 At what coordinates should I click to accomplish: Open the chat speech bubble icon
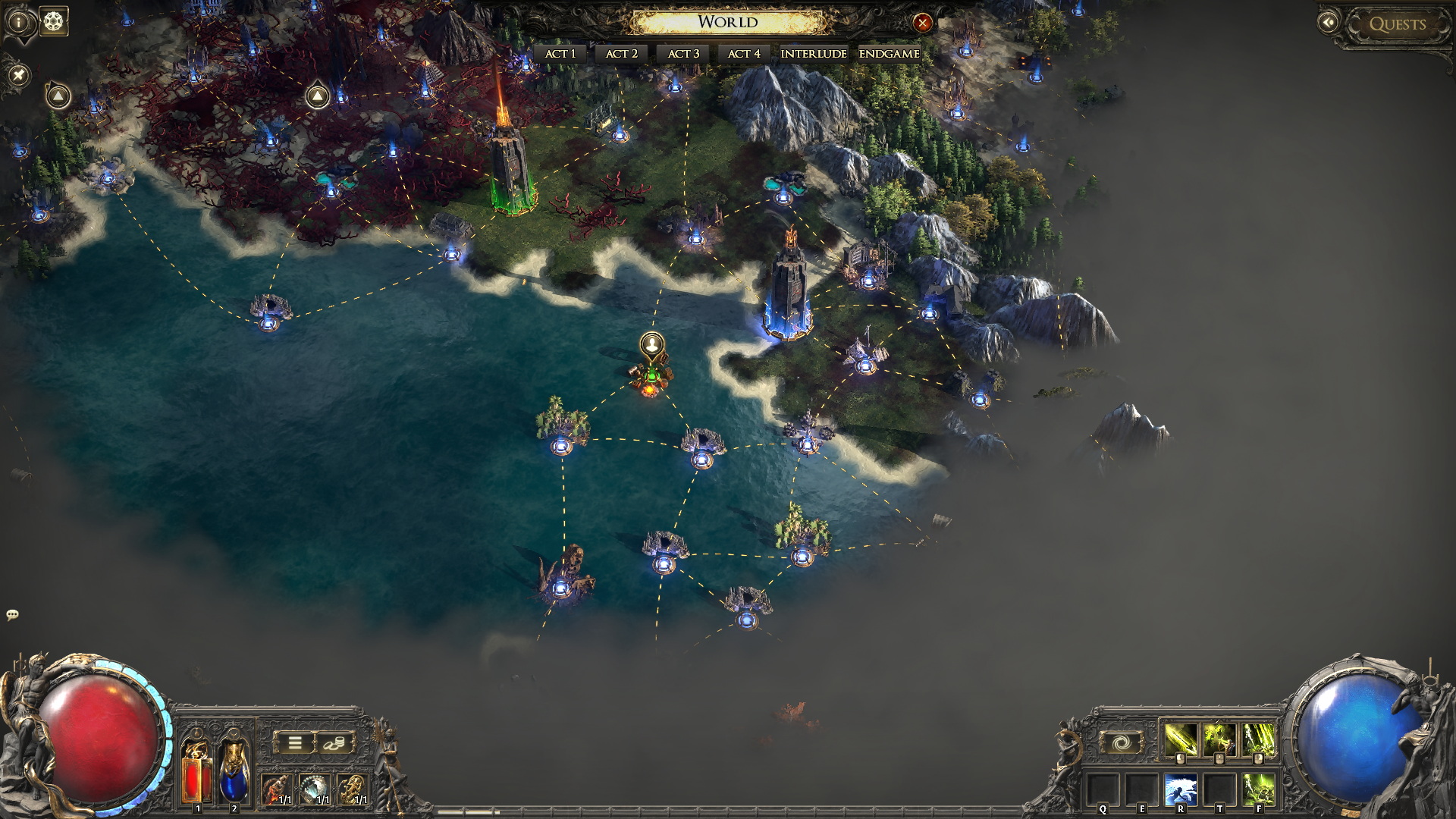(x=12, y=614)
